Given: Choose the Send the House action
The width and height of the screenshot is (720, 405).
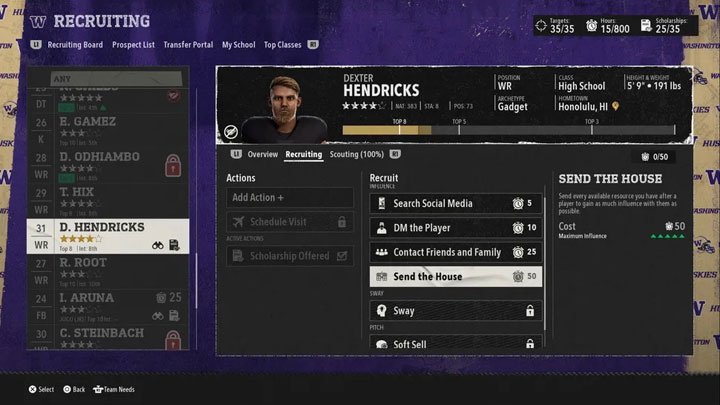Looking at the screenshot, I should click(x=456, y=276).
